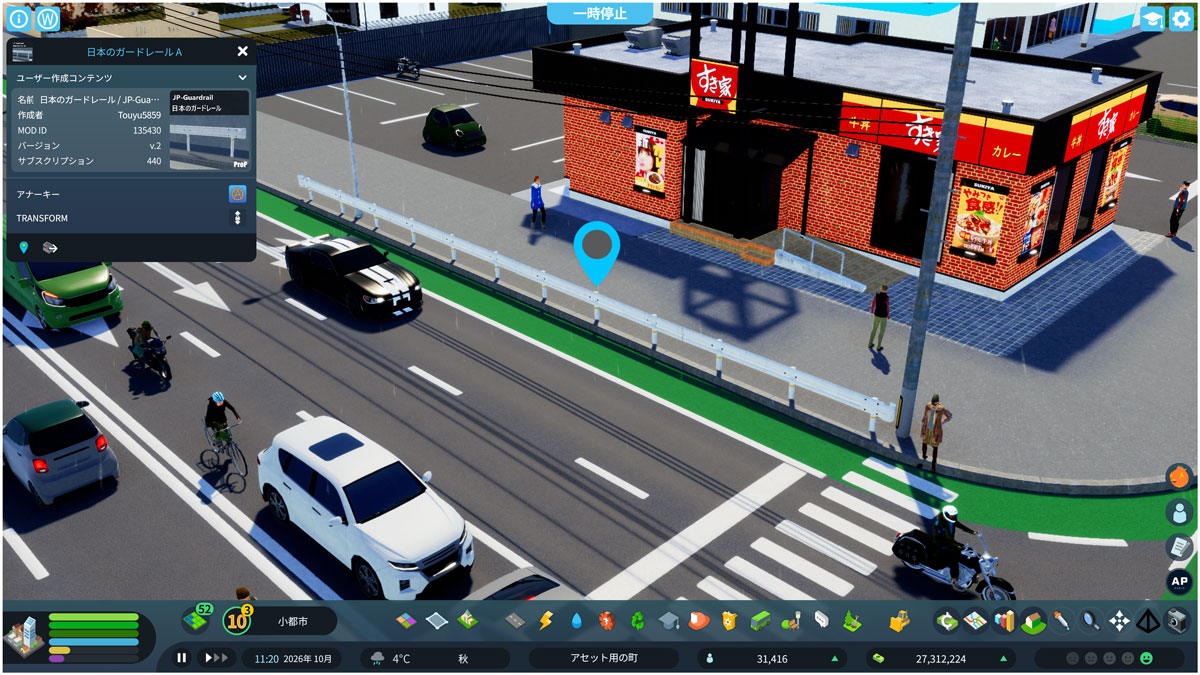The image size is (1200, 675).
Task: Toggle the アナーキー anarchy button
Action: (x=237, y=193)
